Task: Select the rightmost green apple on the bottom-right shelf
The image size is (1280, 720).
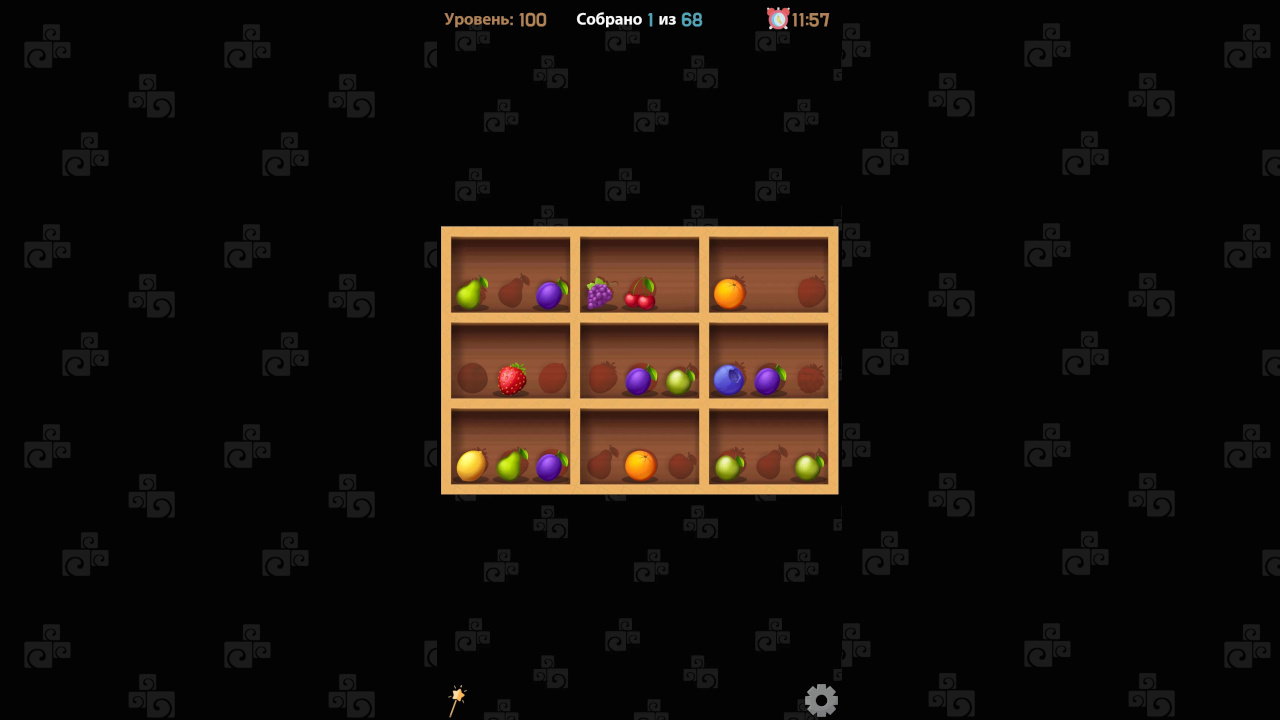Action: point(809,465)
